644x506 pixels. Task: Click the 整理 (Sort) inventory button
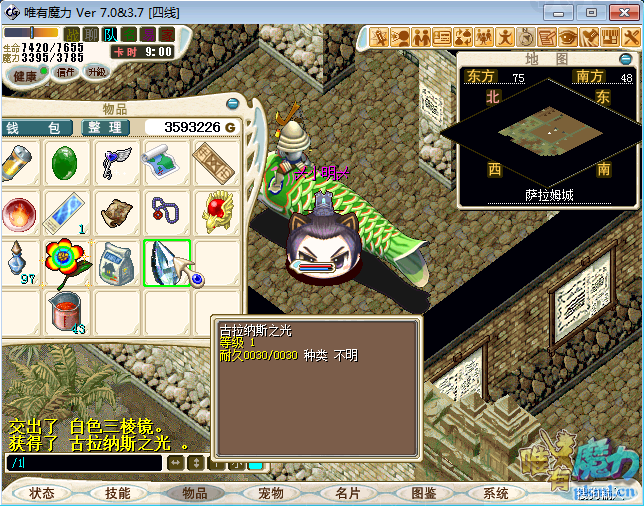coord(104,128)
